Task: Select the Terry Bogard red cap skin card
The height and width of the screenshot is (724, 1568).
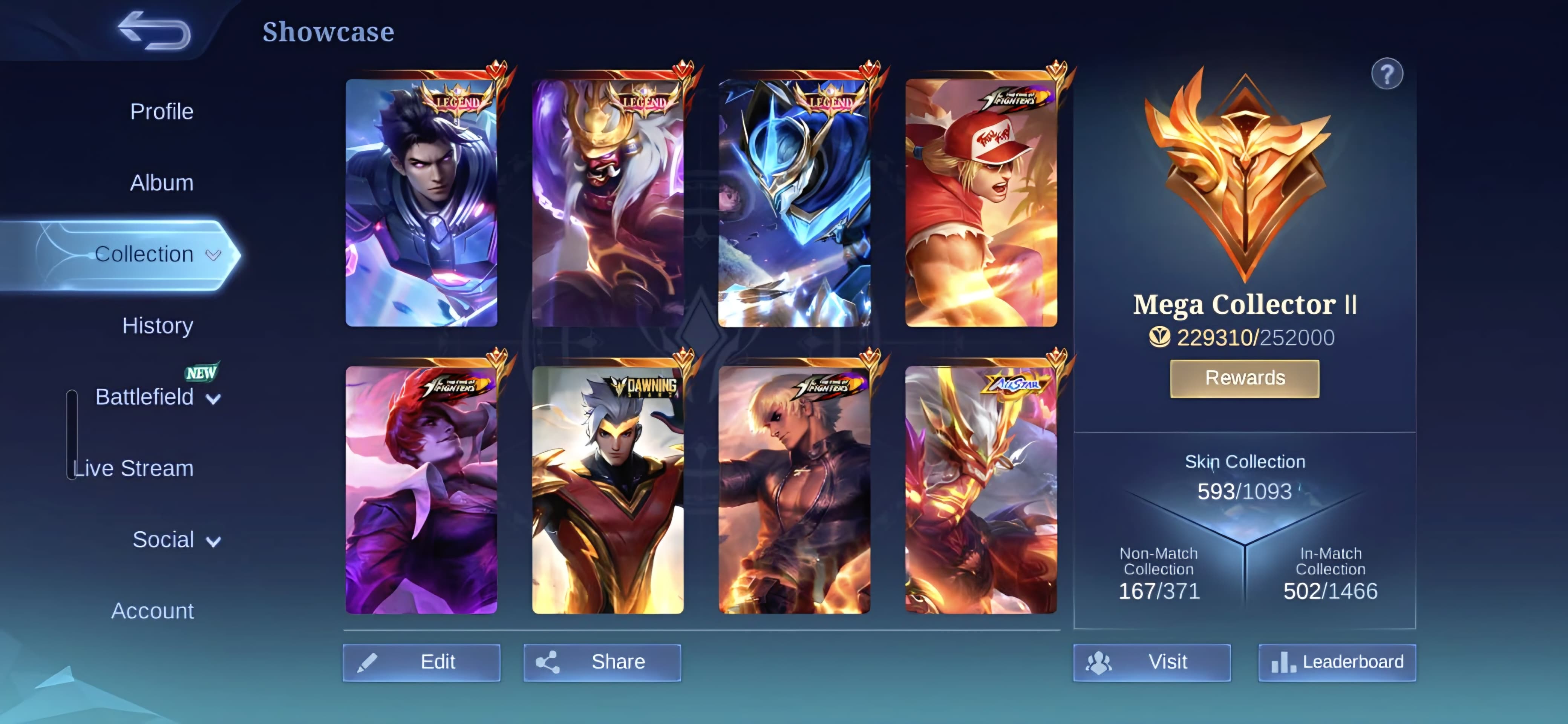Action: (x=981, y=203)
